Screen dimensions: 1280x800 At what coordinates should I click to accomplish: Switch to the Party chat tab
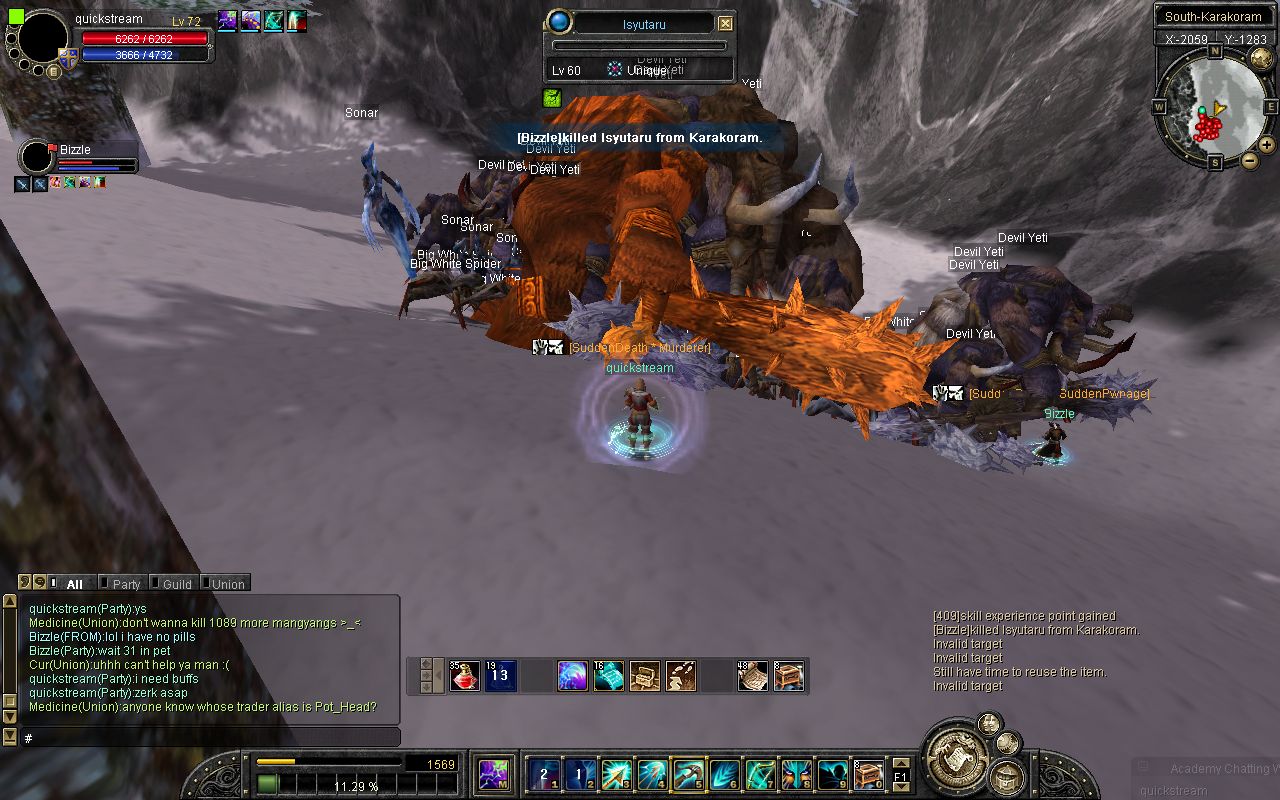pos(126,584)
